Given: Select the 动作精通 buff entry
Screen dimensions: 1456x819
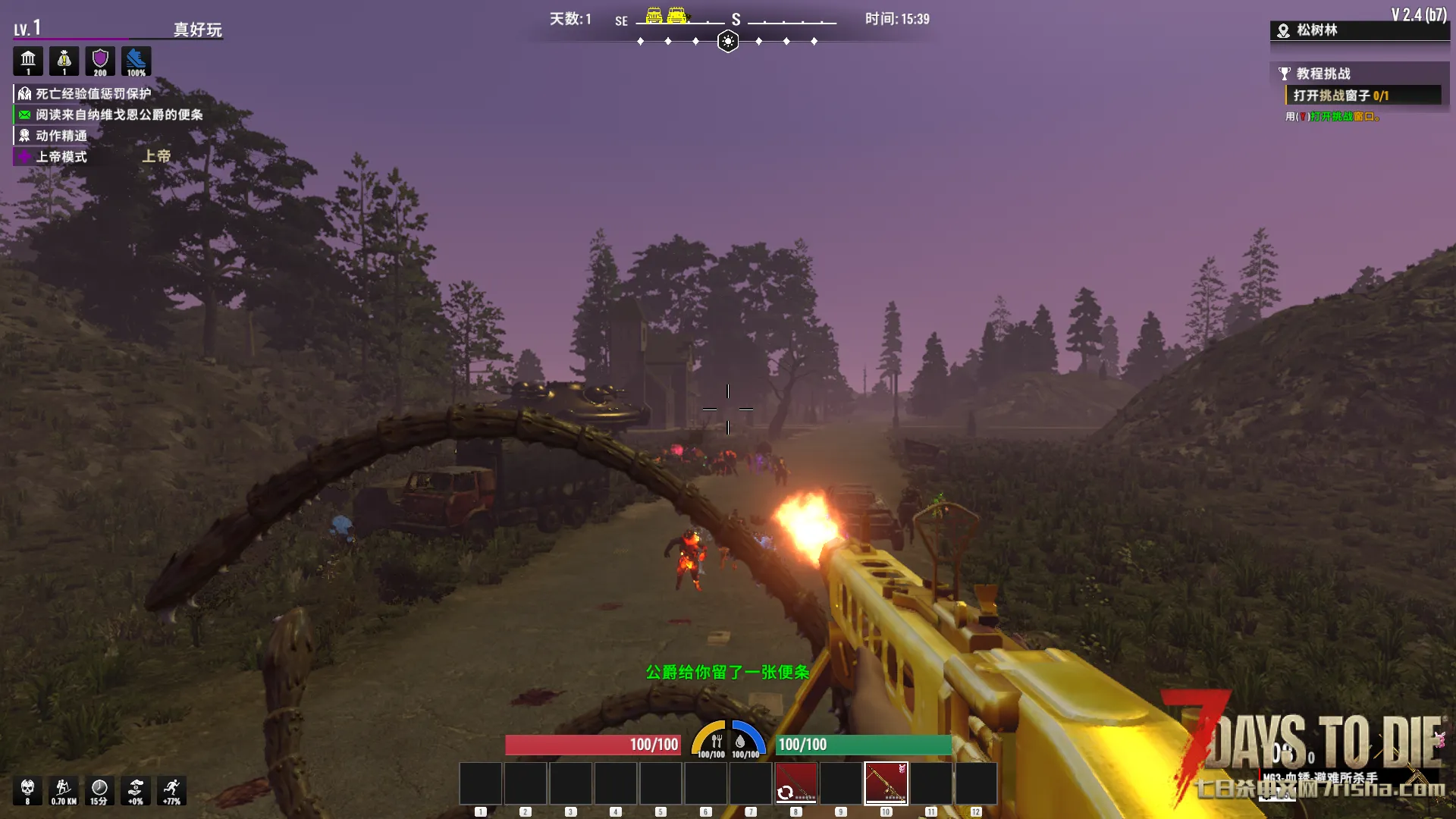Looking at the screenshot, I should click(x=61, y=136).
